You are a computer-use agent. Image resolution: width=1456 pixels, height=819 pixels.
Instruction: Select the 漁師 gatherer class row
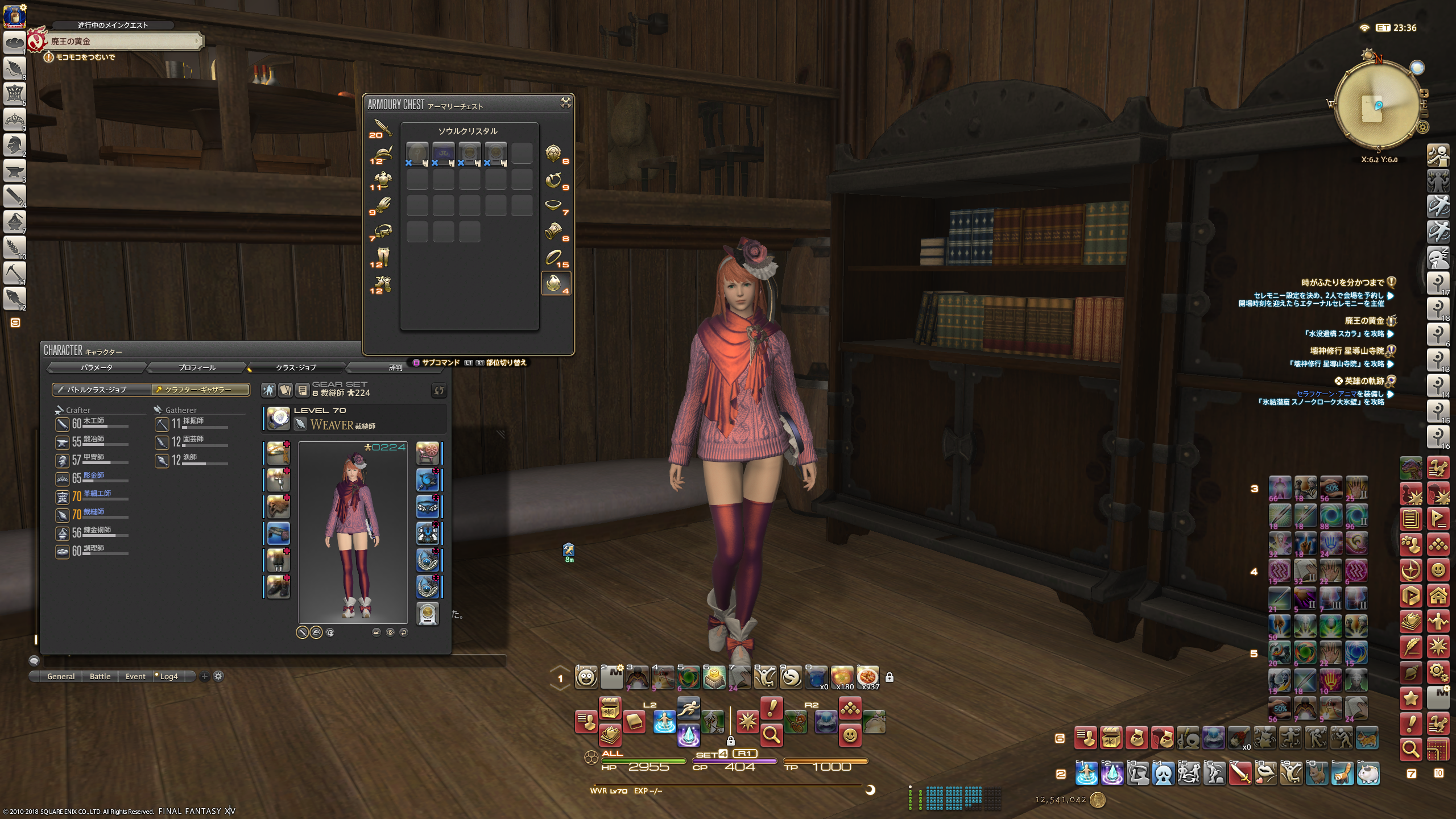coord(191,460)
